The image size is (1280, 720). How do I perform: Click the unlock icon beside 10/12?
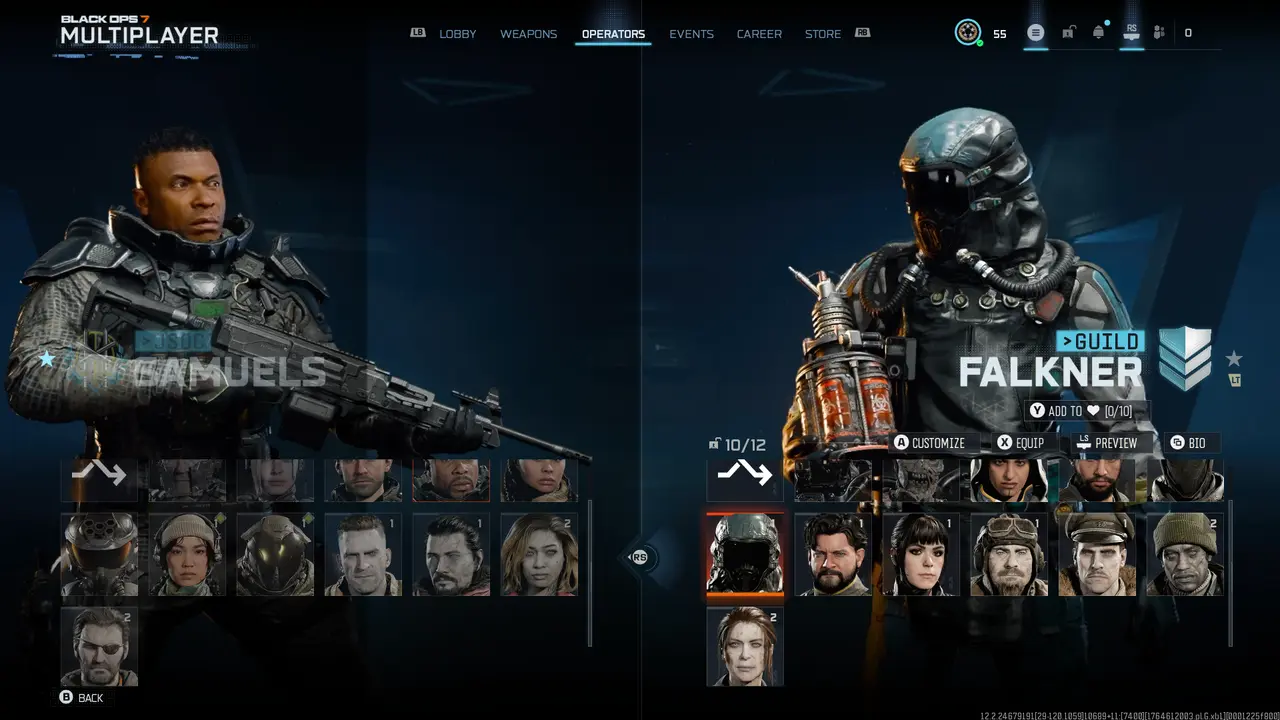click(715, 444)
